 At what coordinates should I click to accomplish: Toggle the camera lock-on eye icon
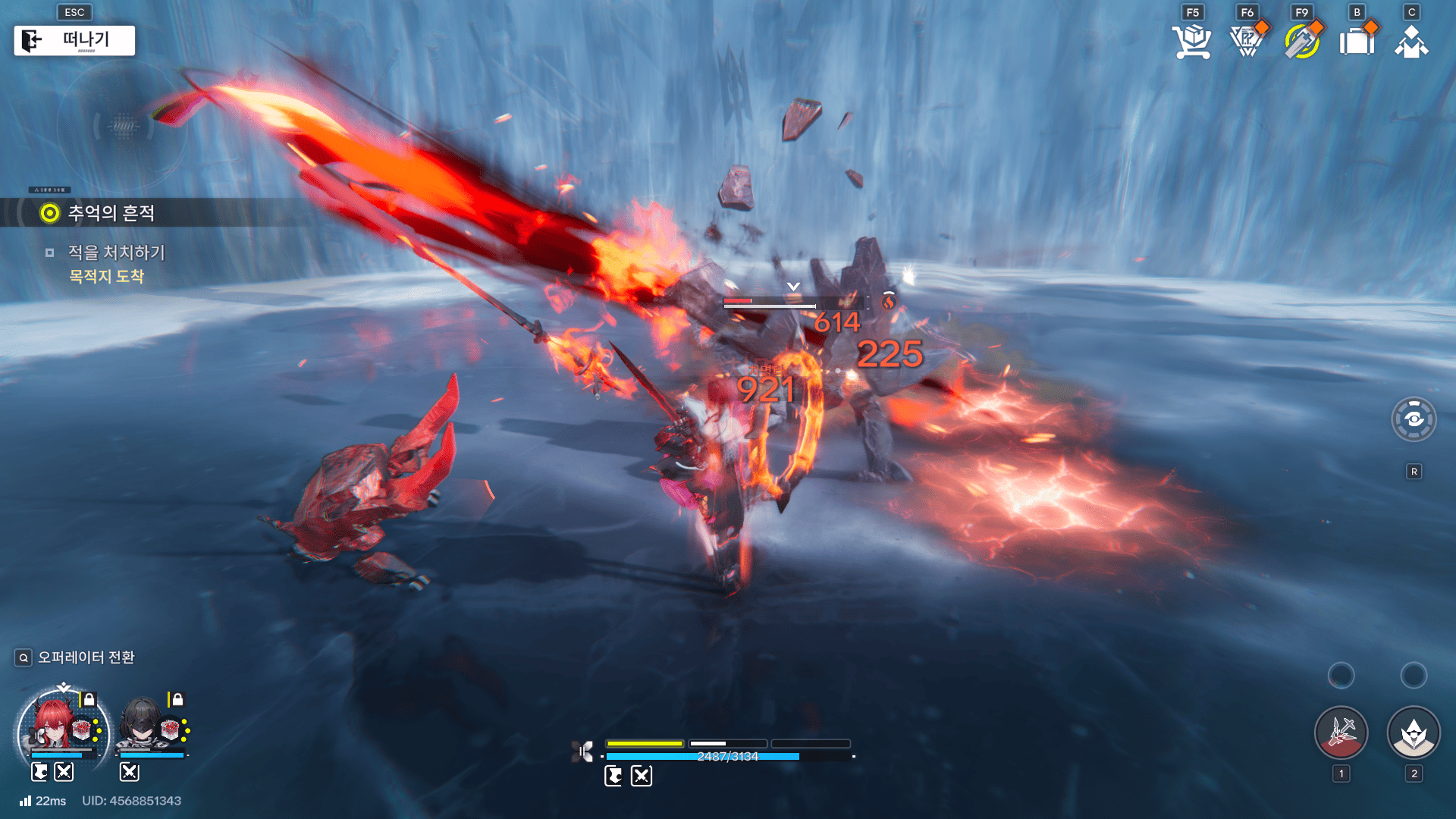pyautogui.click(x=1414, y=419)
